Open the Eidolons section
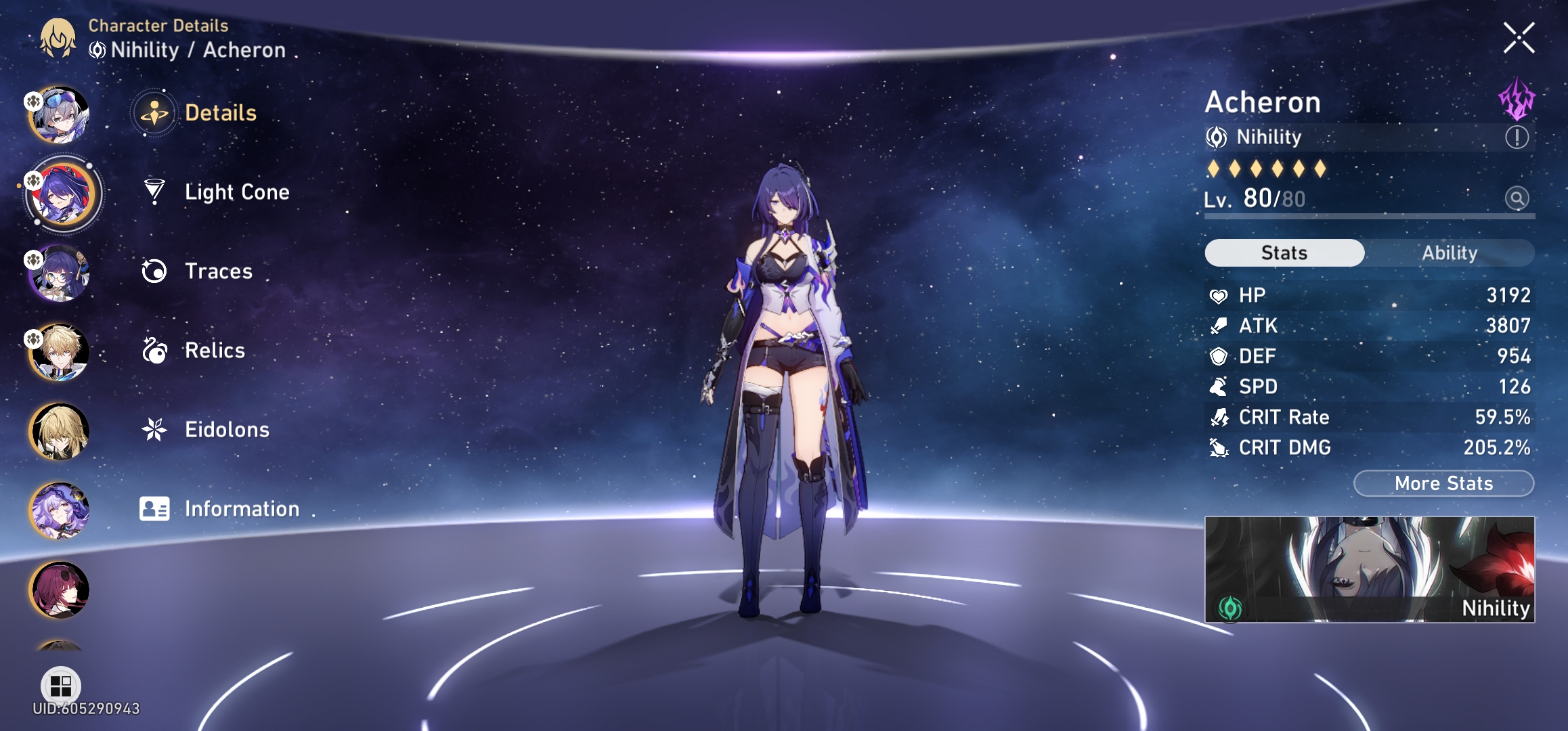The width and height of the screenshot is (1568, 731). [226, 429]
